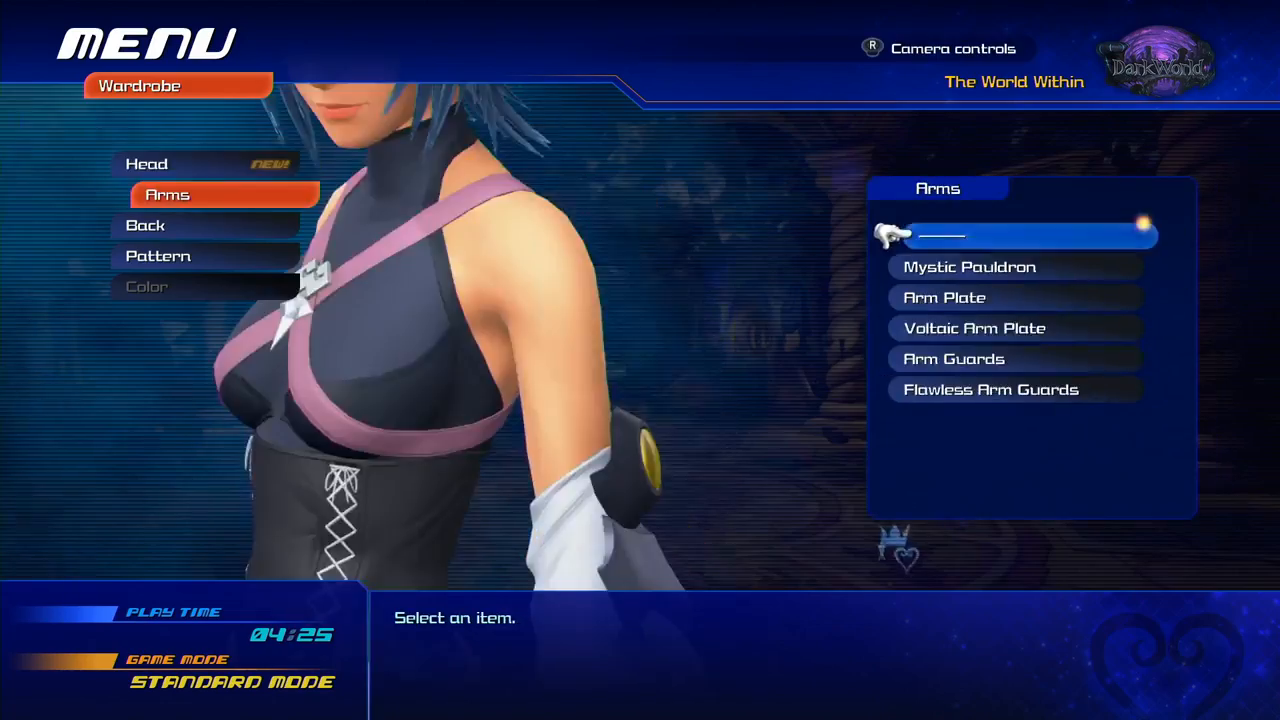Equip the Mystic Pauldron
The width and height of the screenshot is (1280, 720).
1014,267
